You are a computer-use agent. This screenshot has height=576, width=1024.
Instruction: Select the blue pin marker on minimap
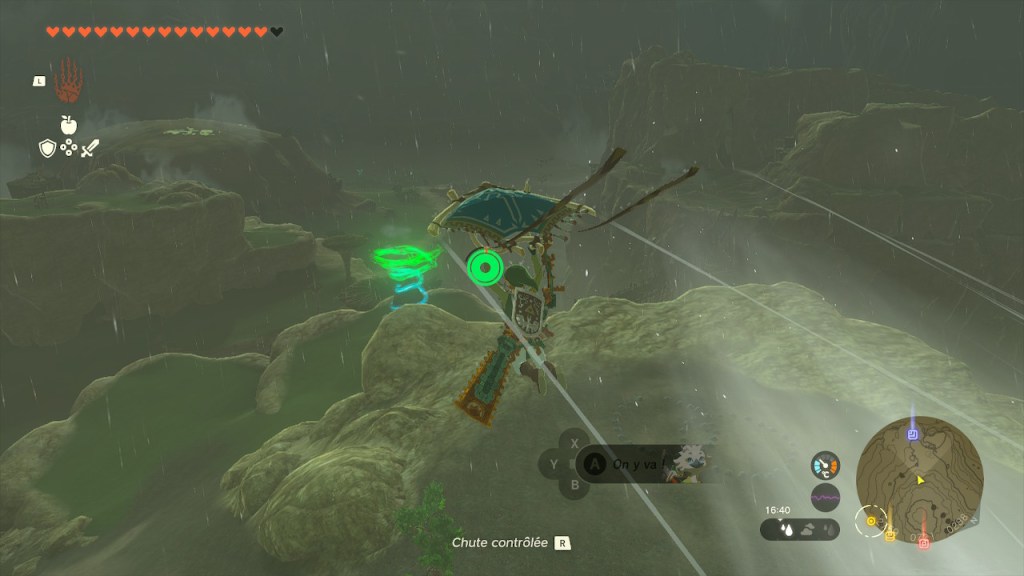(x=912, y=434)
